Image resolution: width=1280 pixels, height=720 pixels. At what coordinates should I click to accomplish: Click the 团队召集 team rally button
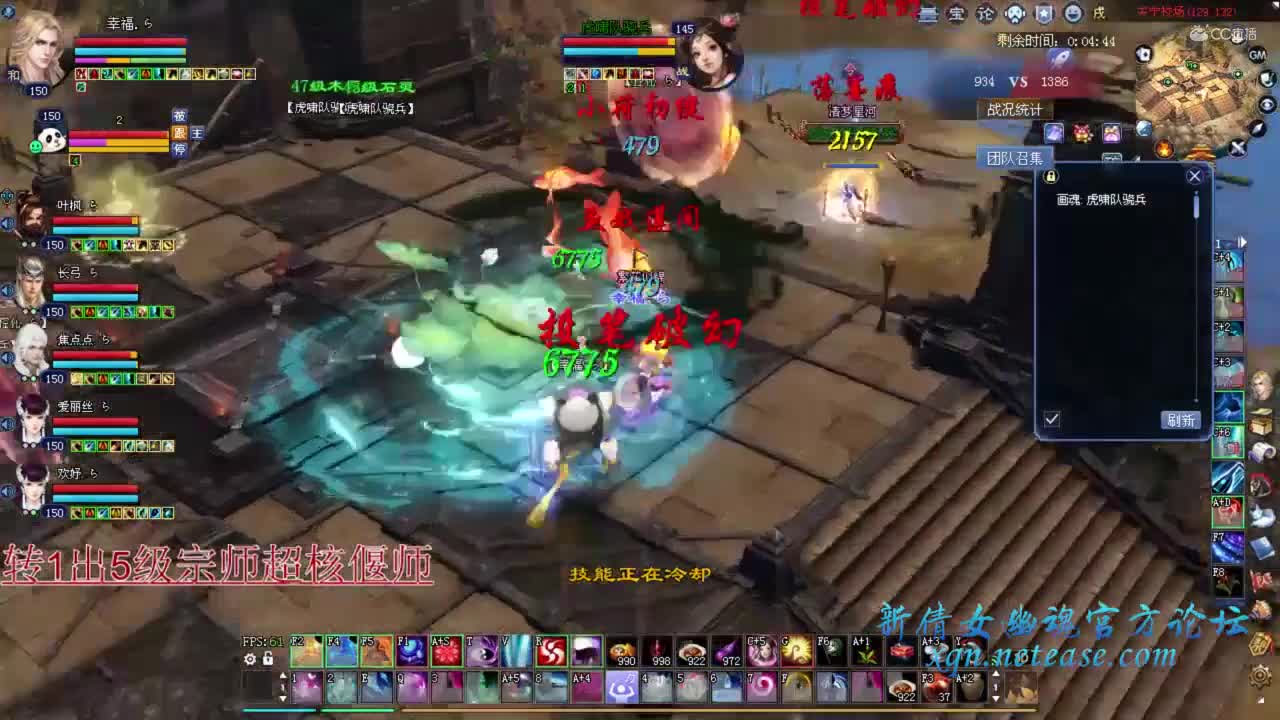point(1015,156)
